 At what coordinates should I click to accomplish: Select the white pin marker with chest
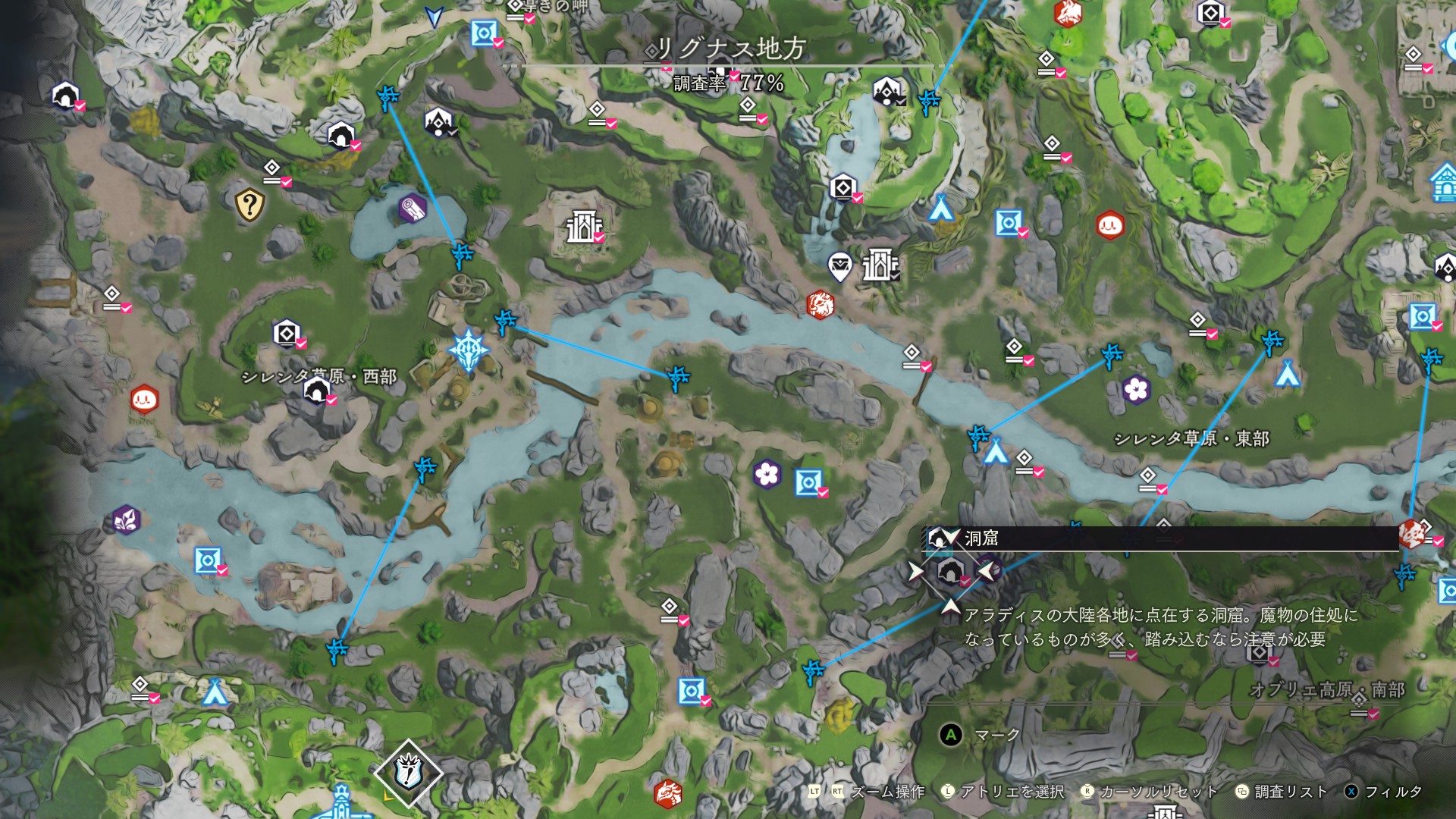(x=839, y=266)
